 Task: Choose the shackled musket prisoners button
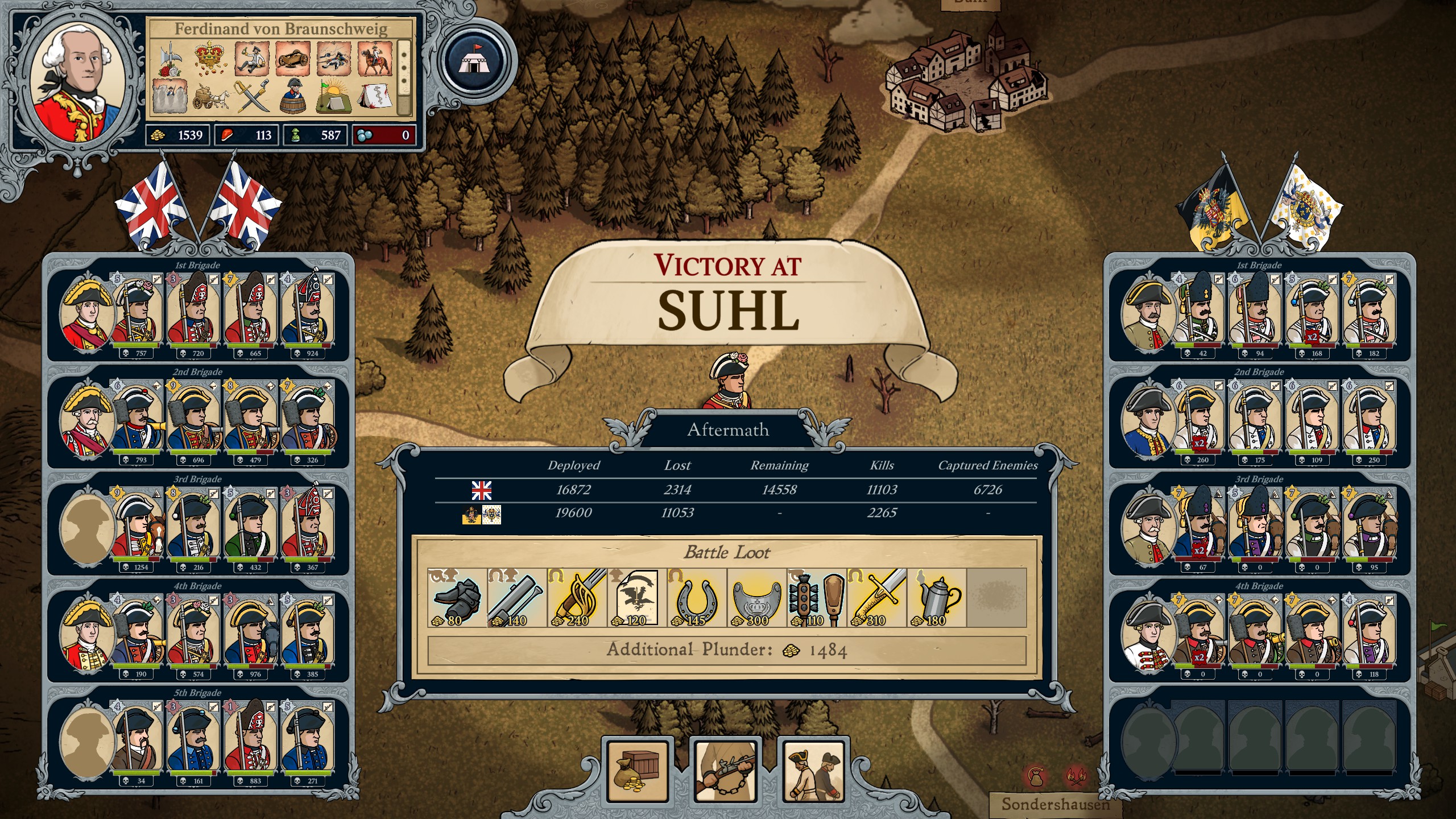pyautogui.click(x=725, y=770)
